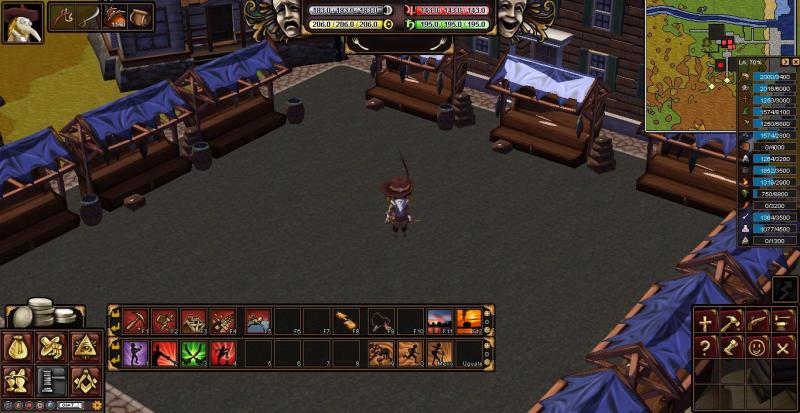Open the compass and square guild button
This screenshot has width=800, height=413.
click(84, 380)
